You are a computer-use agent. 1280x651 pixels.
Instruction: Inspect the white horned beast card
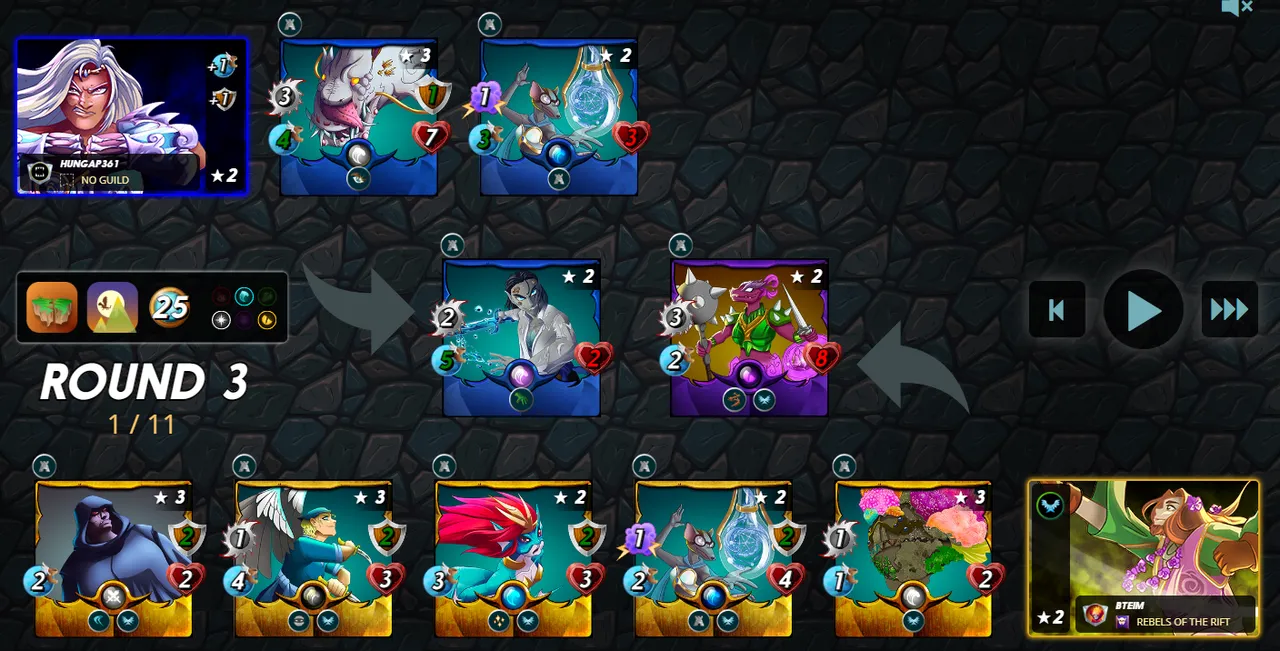pos(359,115)
